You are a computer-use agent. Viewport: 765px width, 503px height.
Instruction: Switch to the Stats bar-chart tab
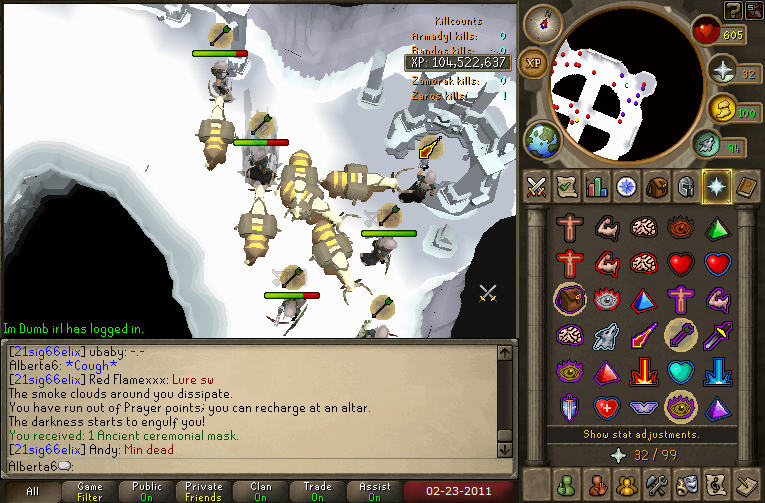[597, 186]
